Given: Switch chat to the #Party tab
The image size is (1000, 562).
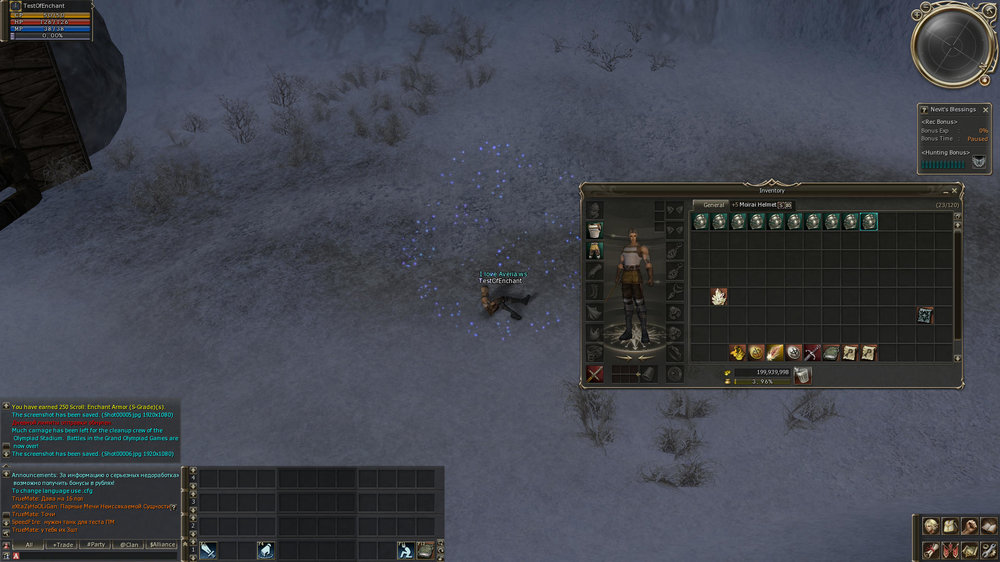Looking at the screenshot, I should (x=96, y=544).
